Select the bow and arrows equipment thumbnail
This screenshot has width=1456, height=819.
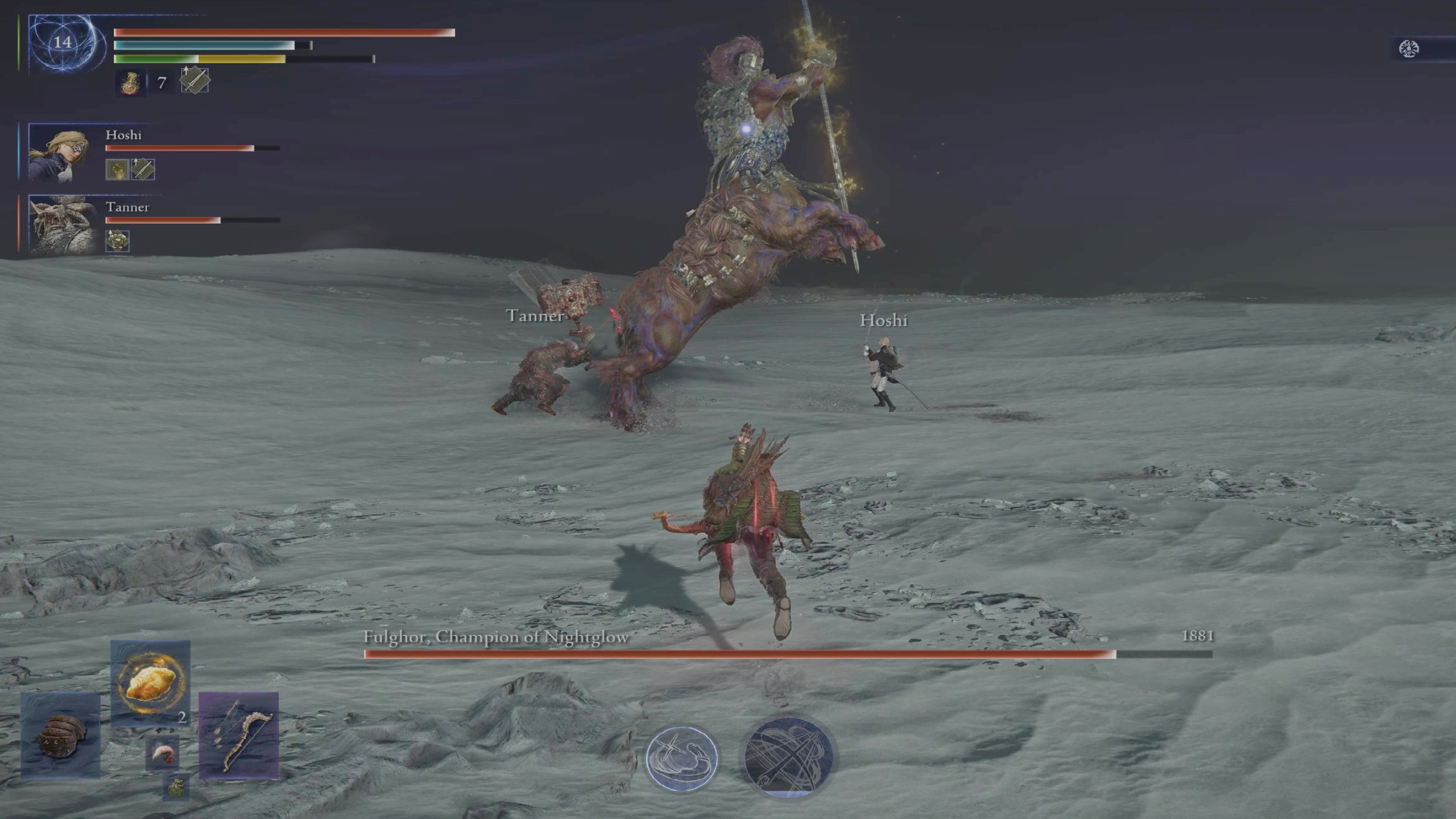click(239, 739)
